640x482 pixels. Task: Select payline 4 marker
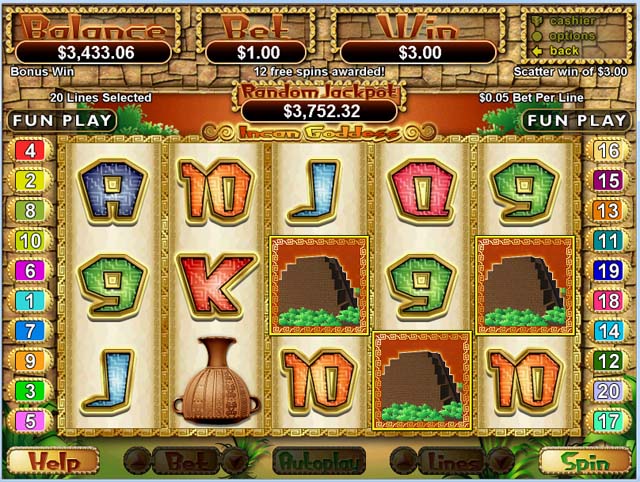click(x=28, y=151)
